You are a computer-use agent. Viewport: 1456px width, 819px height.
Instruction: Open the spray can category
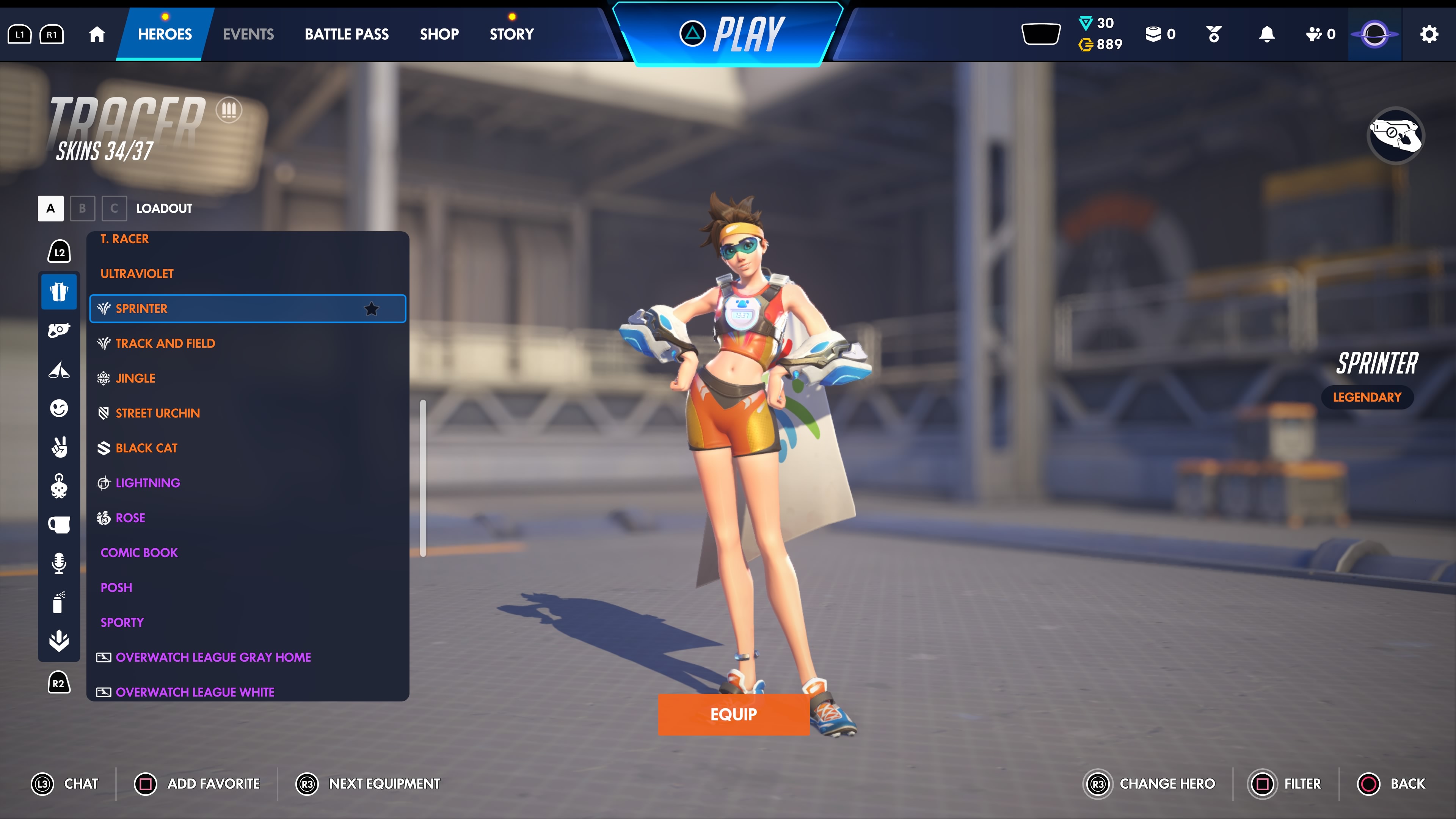click(59, 602)
